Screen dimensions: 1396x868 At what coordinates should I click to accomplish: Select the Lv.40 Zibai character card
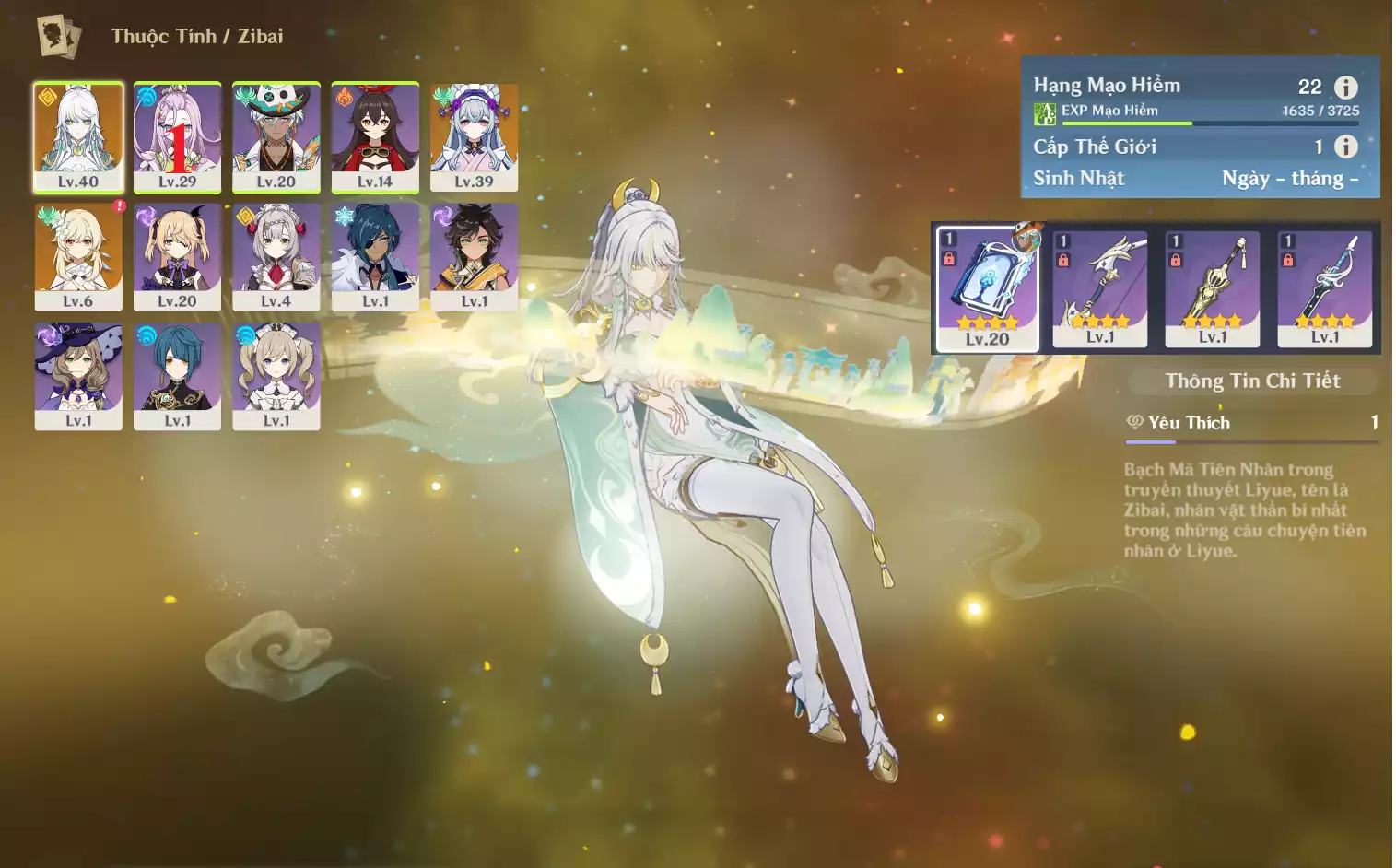tap(78, 136)
